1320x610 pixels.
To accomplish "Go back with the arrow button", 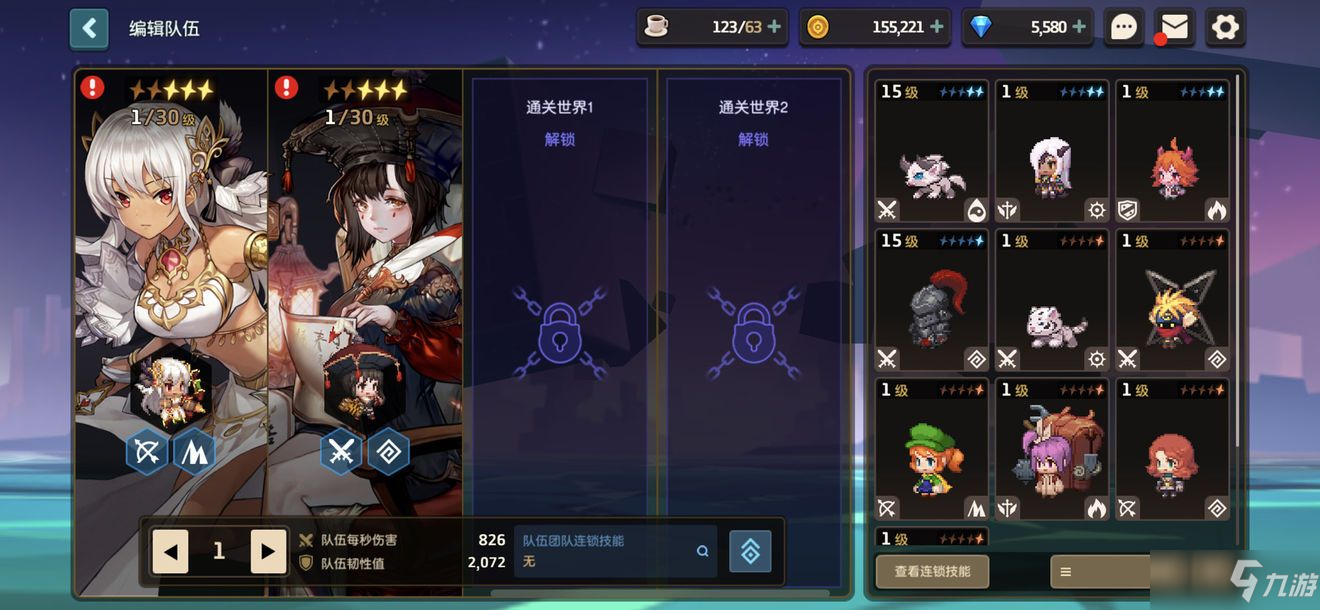I will [89, 28].
